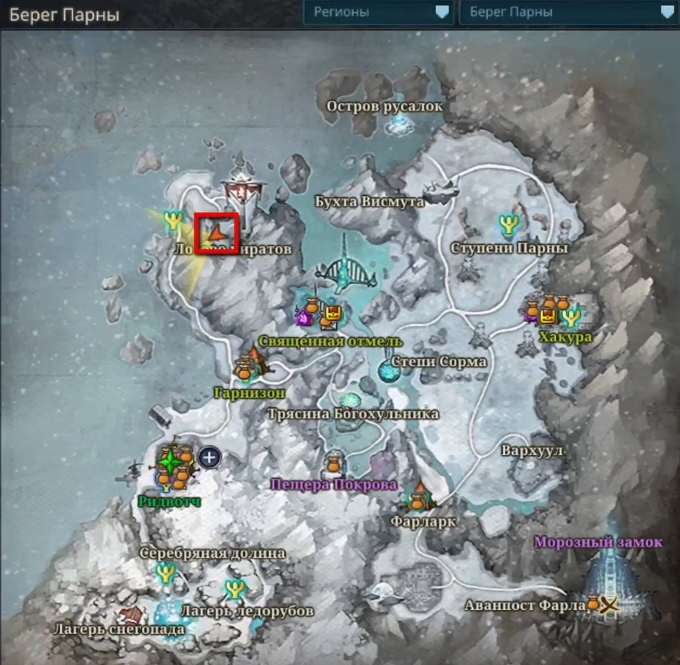Select the triport near Ступени Парны

point(508,224)
